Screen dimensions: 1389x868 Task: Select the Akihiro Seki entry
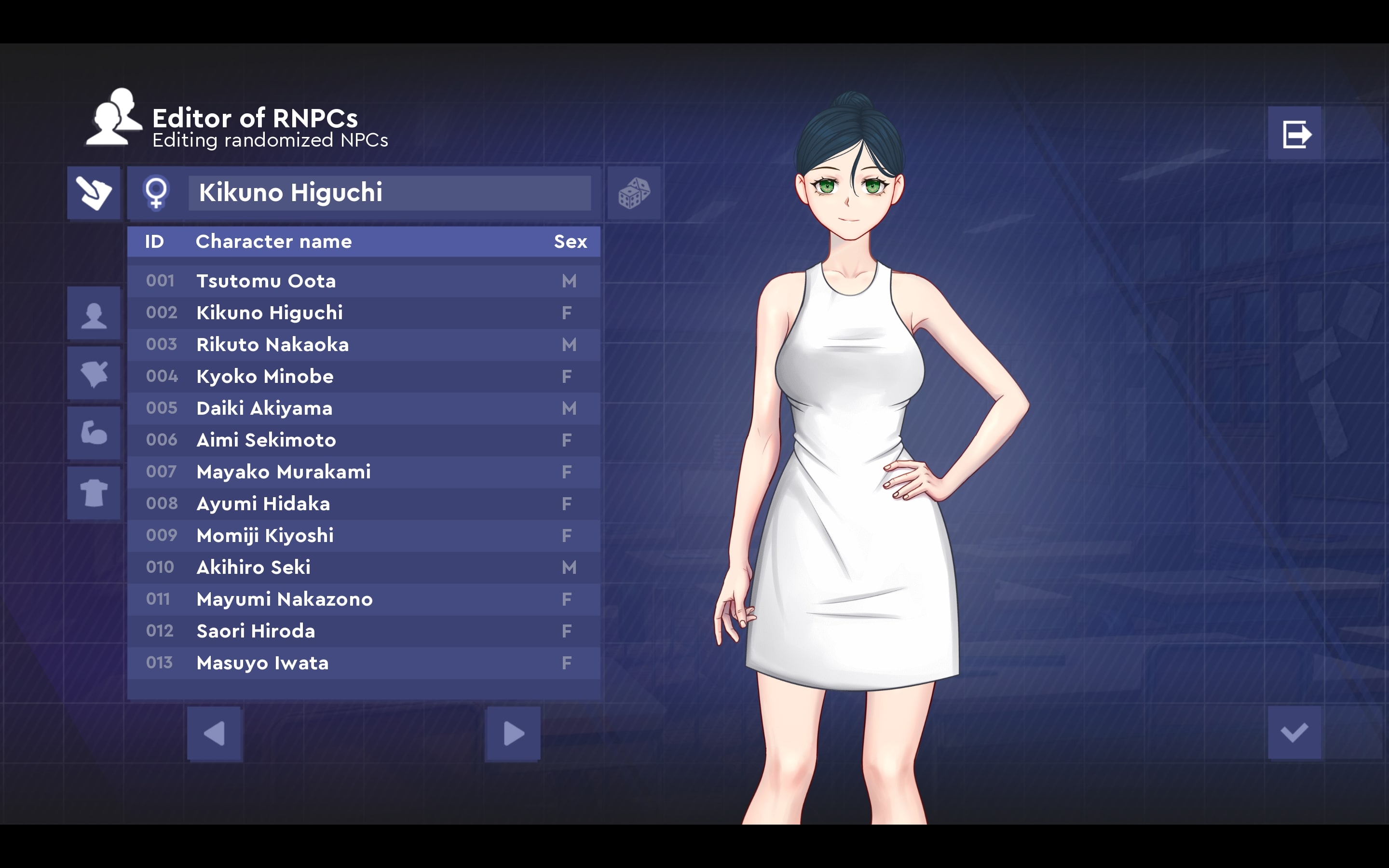(x=363, y=567)
